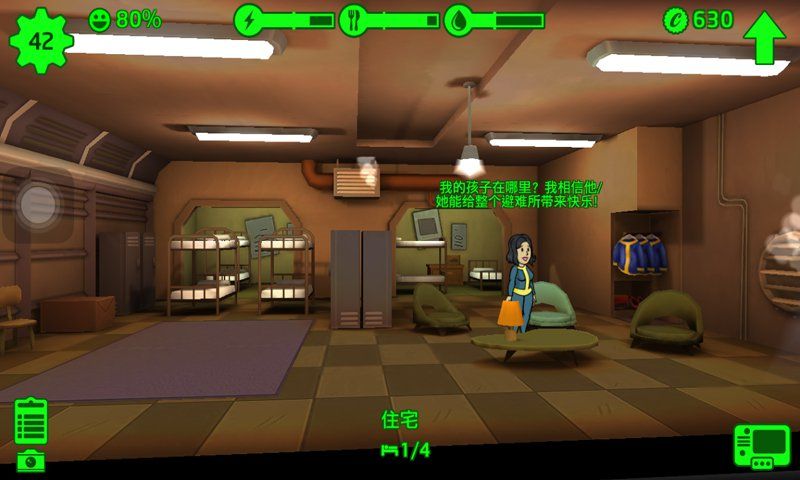The height and width of the screenshot is (480, 800).
Task: Take a screenshot with the camera icon
Action: 31,461
